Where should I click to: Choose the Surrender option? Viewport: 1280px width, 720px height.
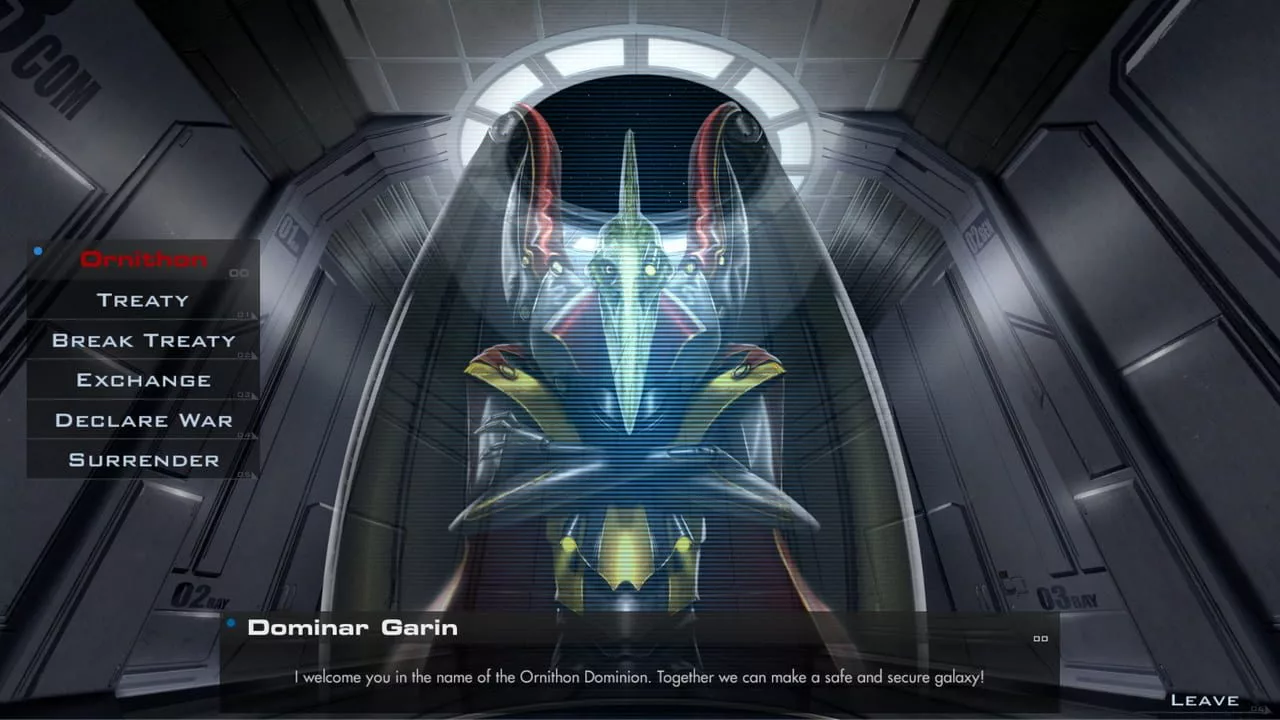143,460
